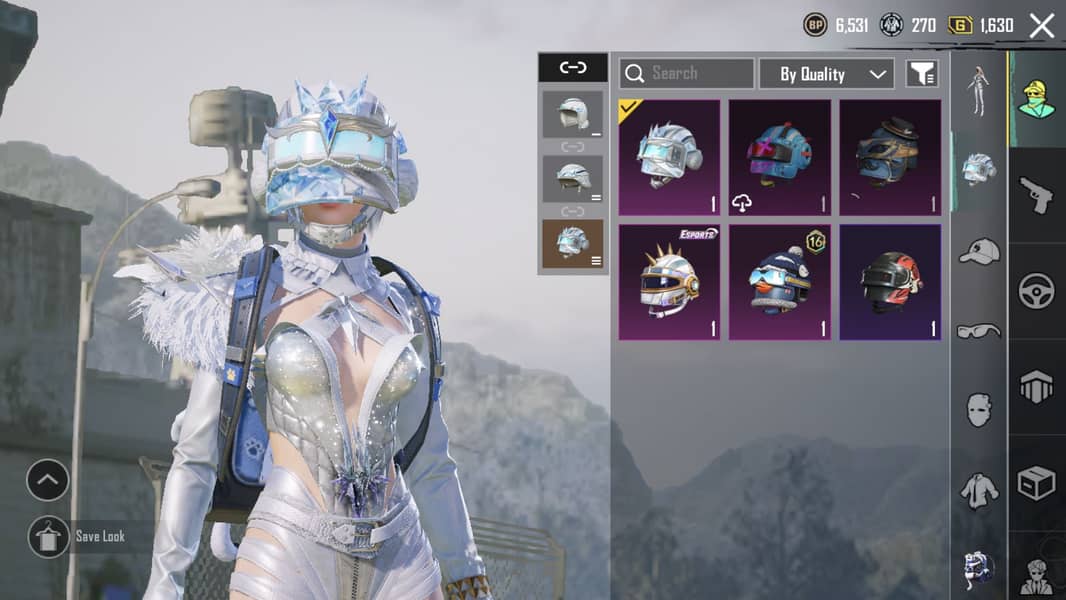The image size is (1066, 600).
Task: Select the equipped ice crystal helmet
Action: click(669, 158)
